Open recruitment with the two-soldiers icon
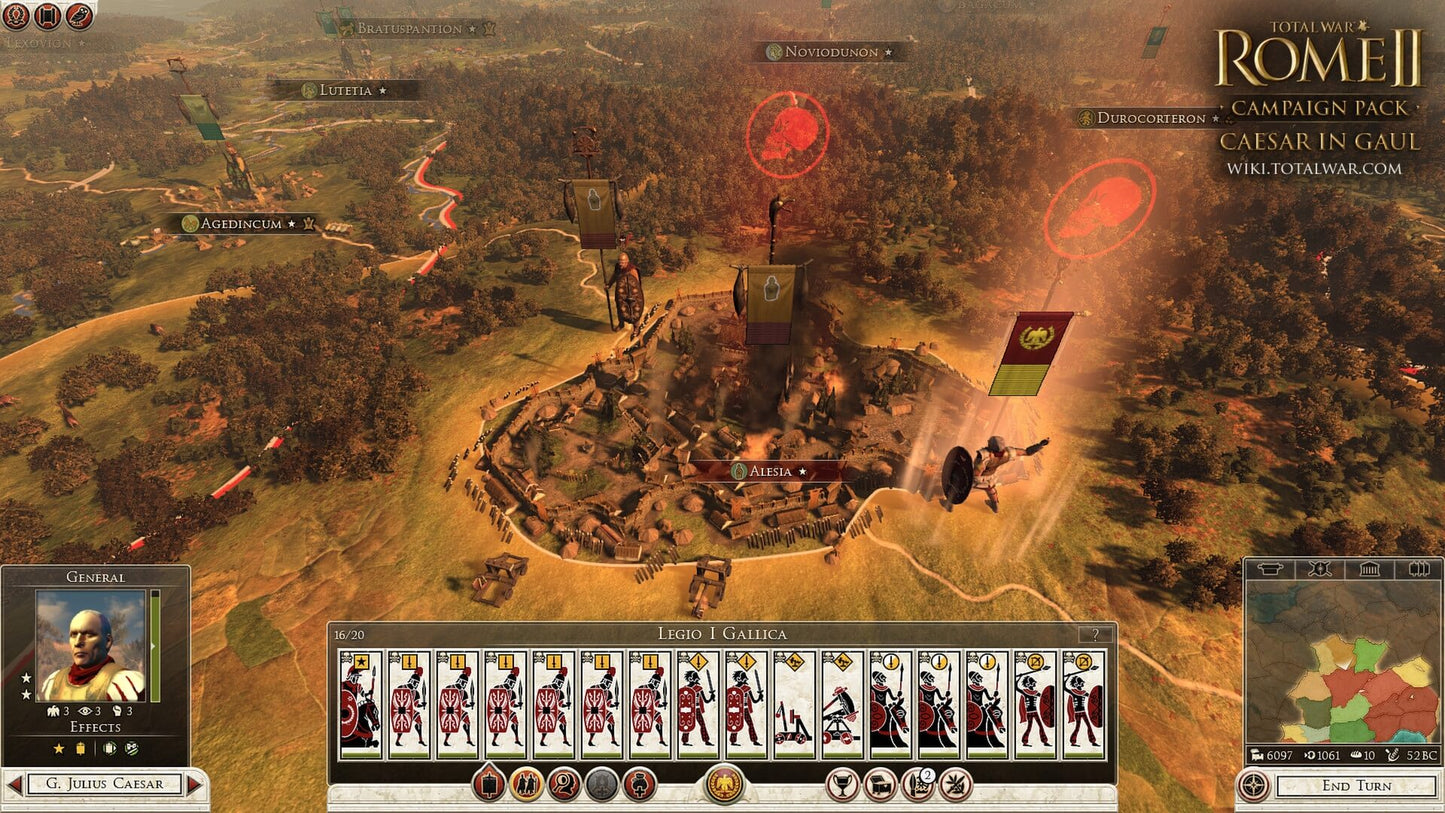The width and height of the screenshot is (1445, 813). [x=527, y=783]
